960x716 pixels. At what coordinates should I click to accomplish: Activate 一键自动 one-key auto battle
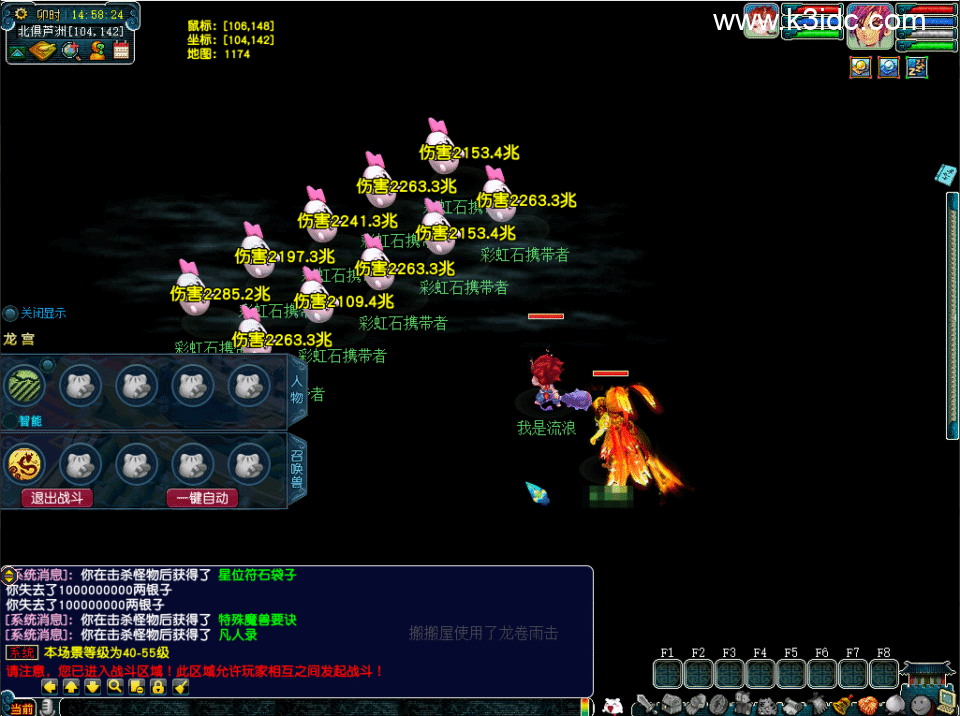(x=202, y=498)
